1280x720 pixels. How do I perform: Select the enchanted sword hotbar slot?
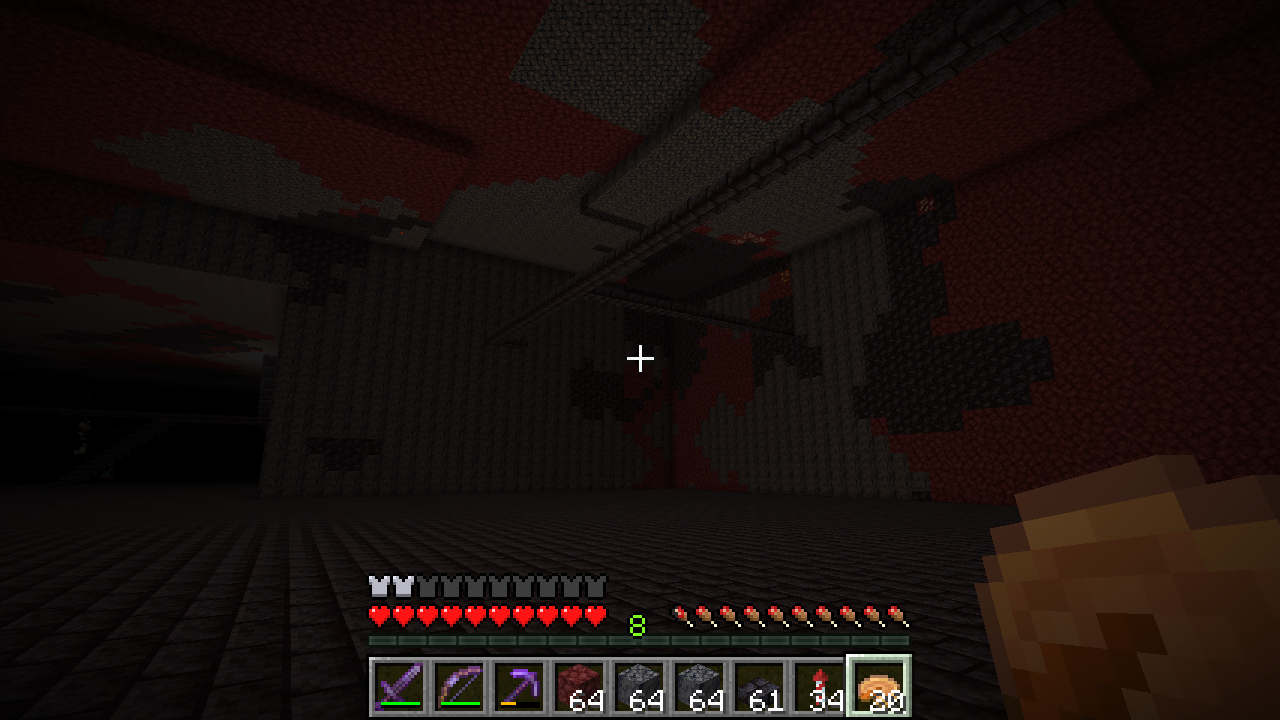(399, 686)
